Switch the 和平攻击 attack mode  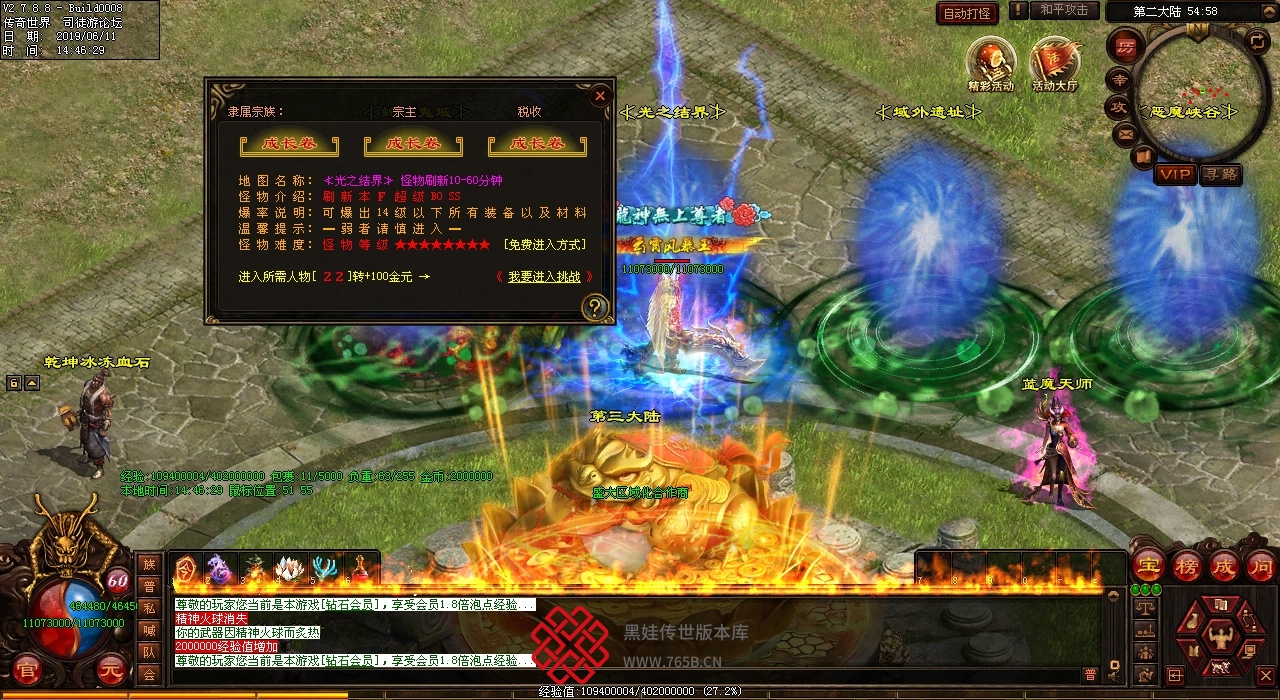(x=1064, y=10)
